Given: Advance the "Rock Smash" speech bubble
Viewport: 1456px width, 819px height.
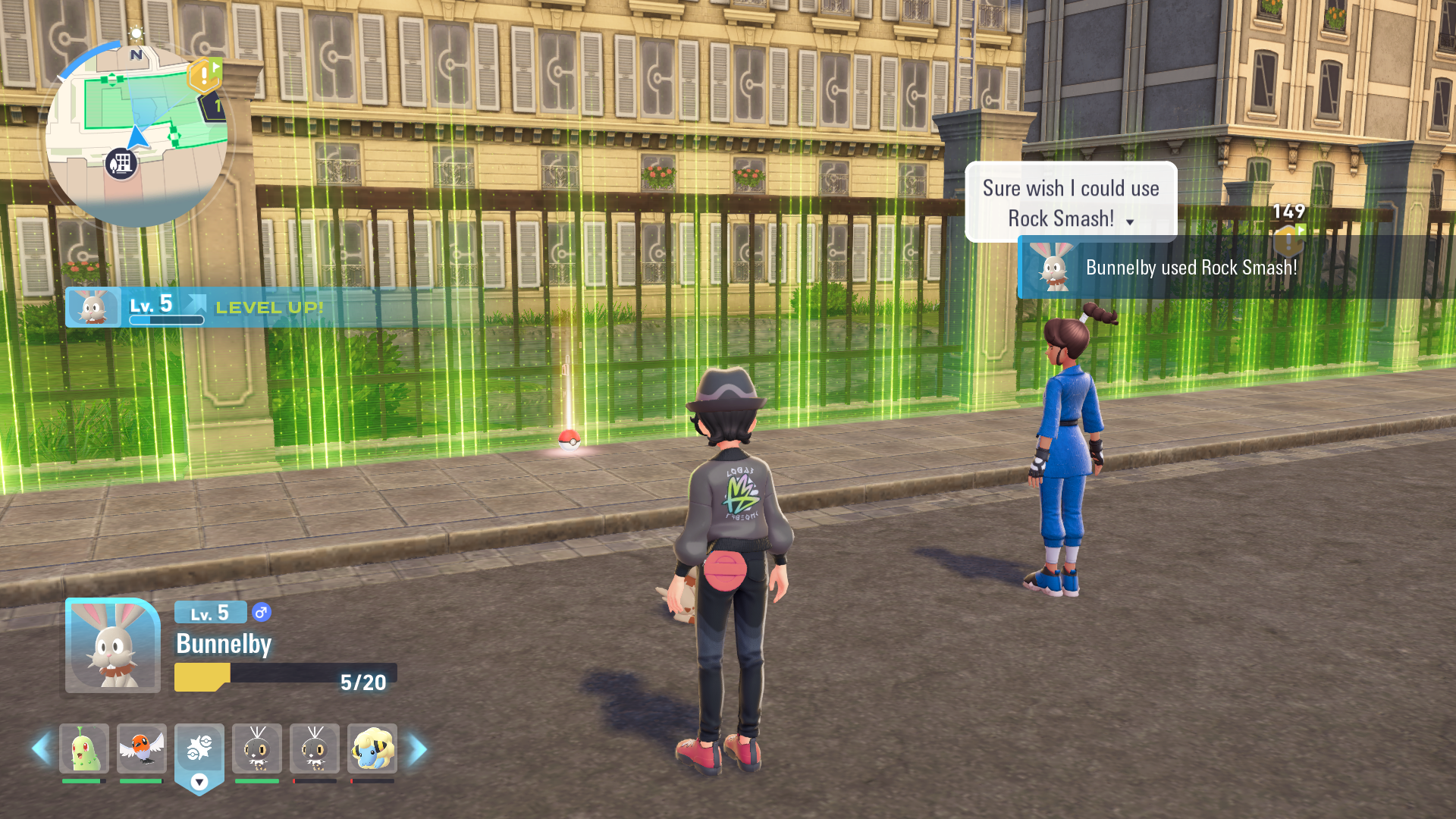Looking at the screenshot, I should click(x=1070, y=202).
